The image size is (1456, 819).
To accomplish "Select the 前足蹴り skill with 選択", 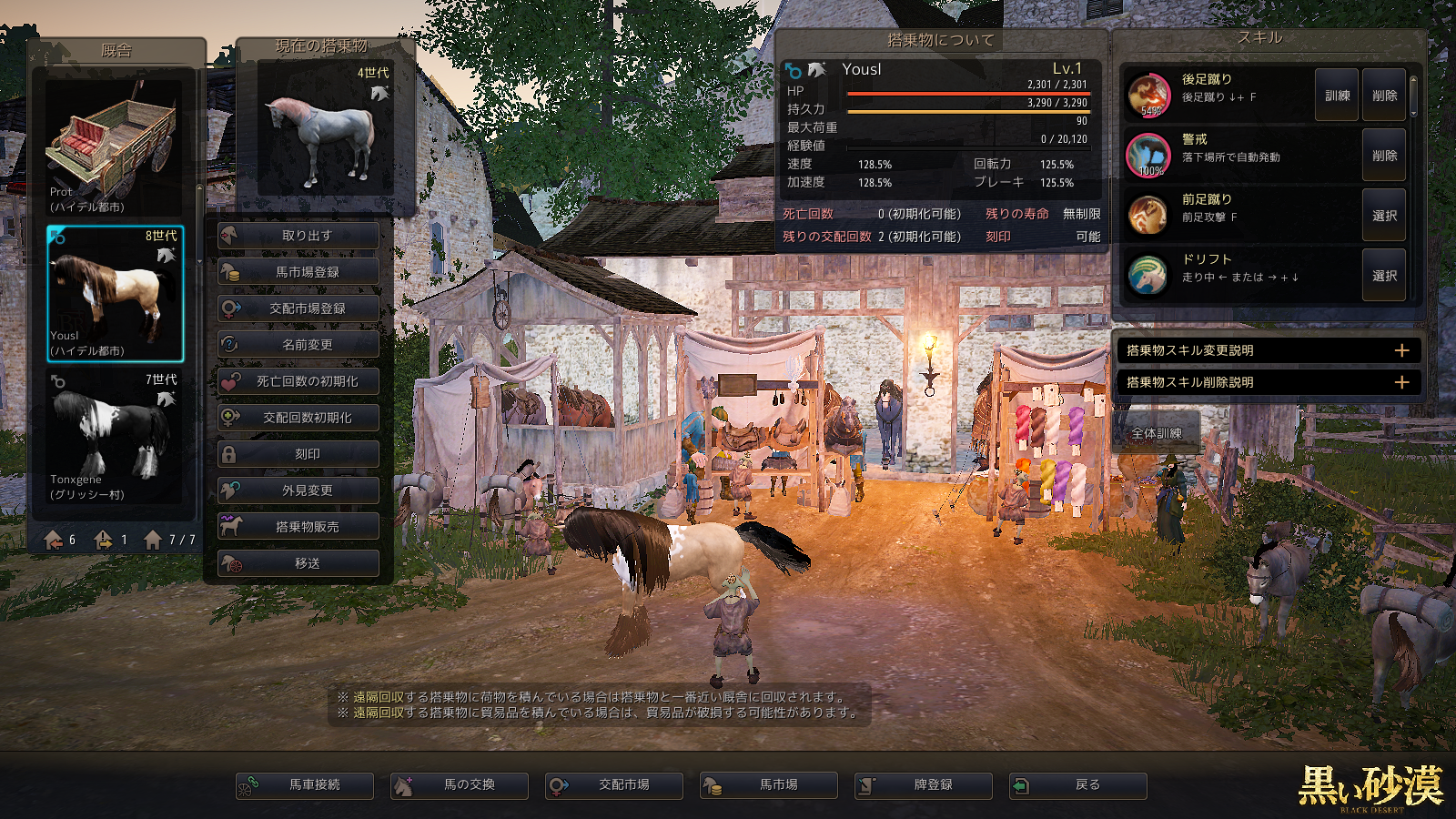I will [x=1384, y=216].
